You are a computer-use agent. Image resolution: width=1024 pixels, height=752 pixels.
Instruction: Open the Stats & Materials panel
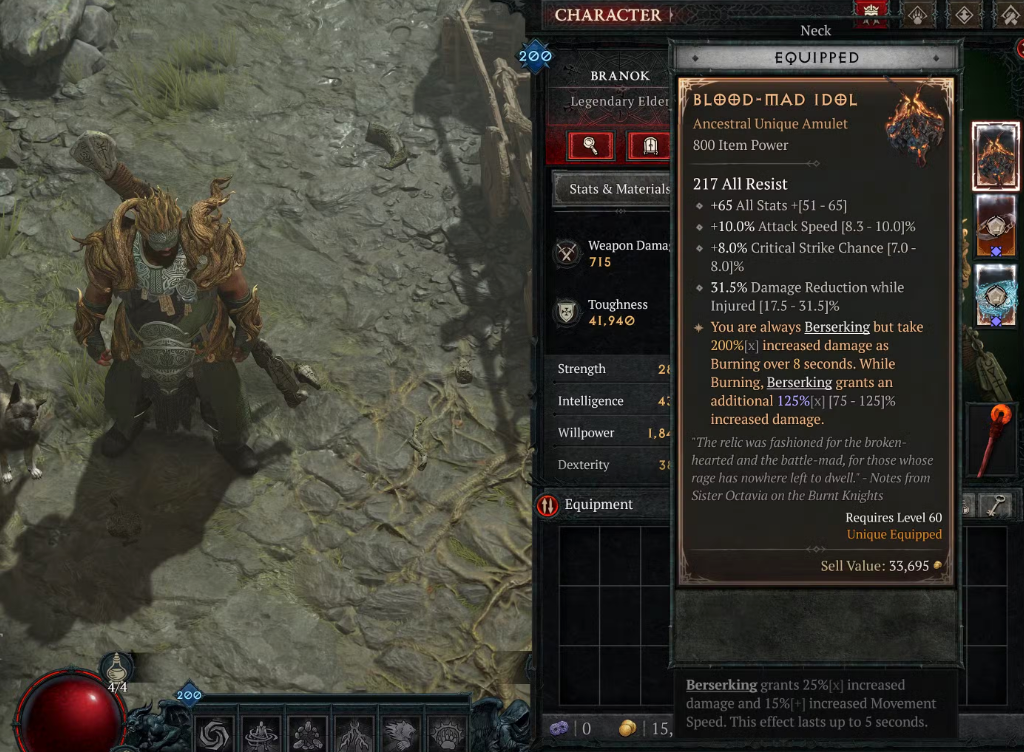612,189
